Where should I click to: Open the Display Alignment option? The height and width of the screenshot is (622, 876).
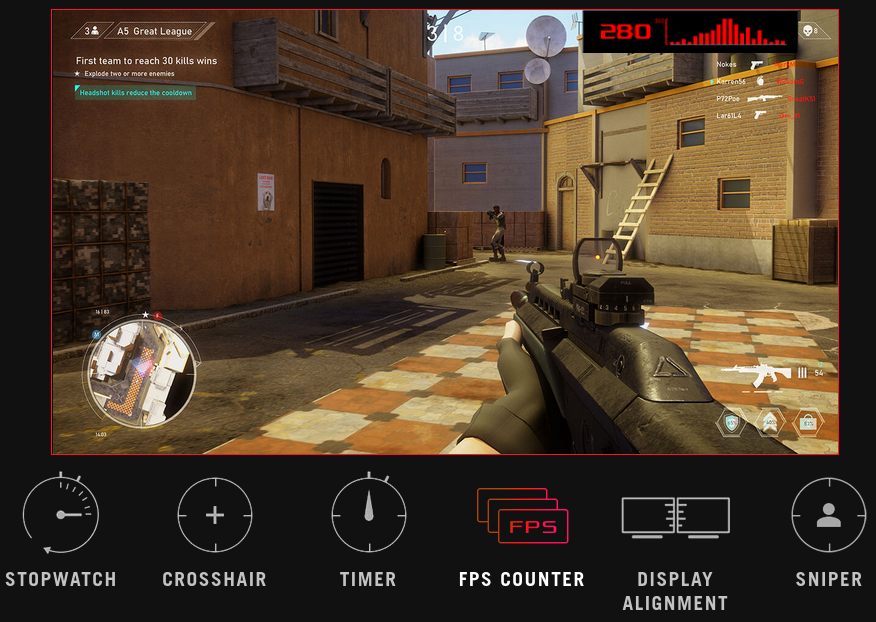tap(675, 515)
